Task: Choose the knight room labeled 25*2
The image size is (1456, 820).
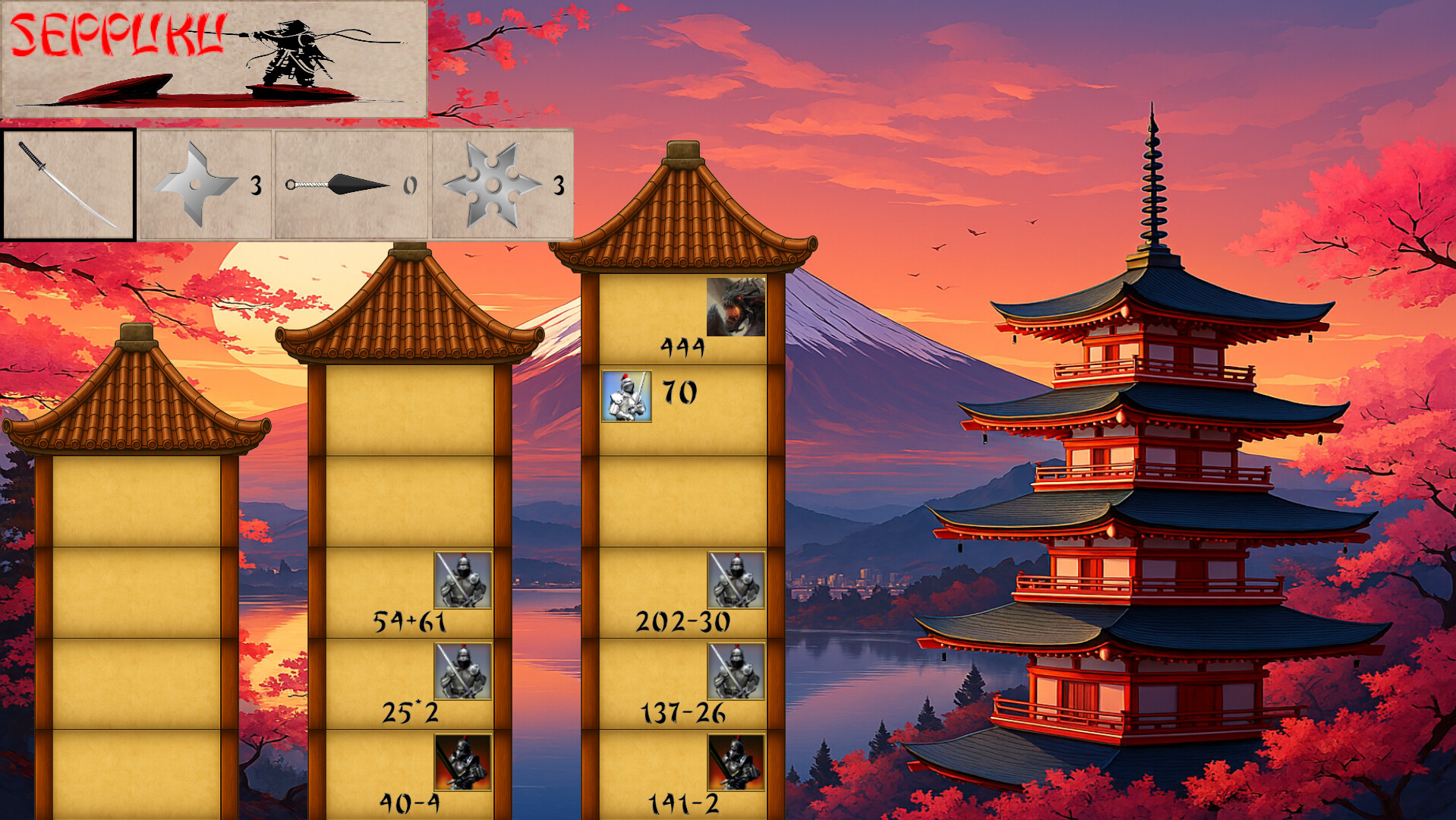Action: coord(410,684)
